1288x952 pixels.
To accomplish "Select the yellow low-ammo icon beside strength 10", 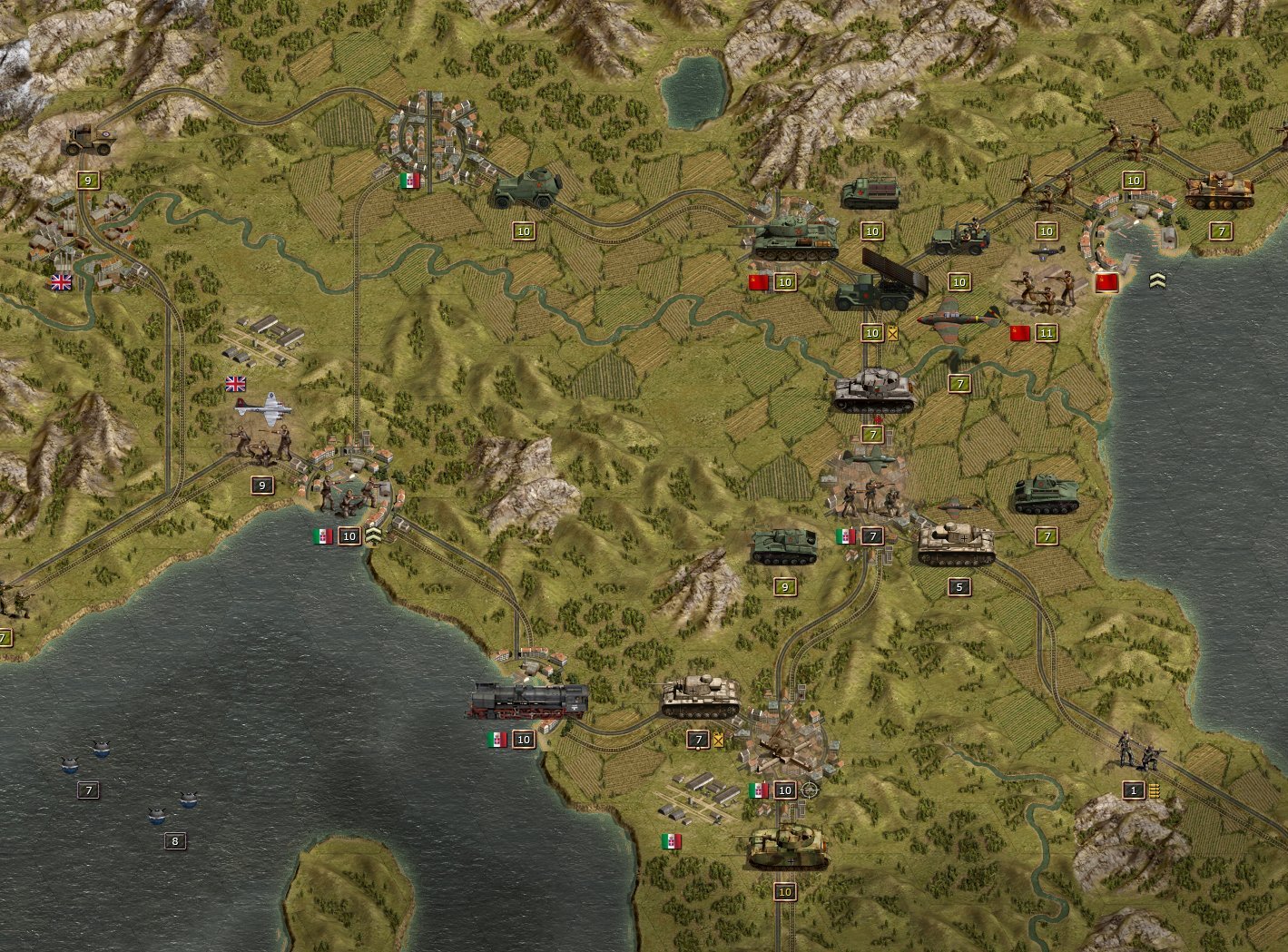I will pos(895,332).
